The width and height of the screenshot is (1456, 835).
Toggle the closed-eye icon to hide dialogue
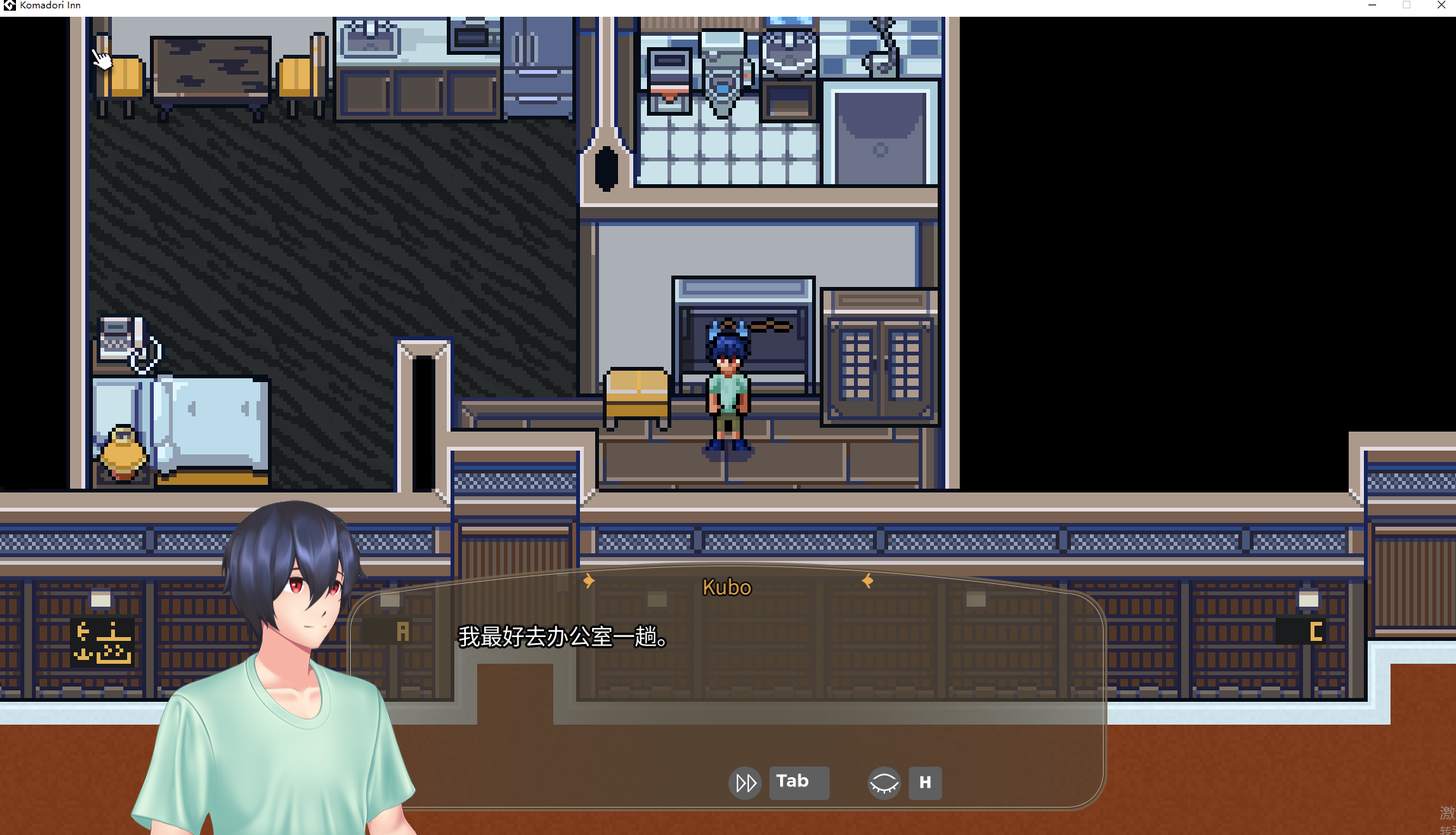pyautogui.click(x=883, y=782)
